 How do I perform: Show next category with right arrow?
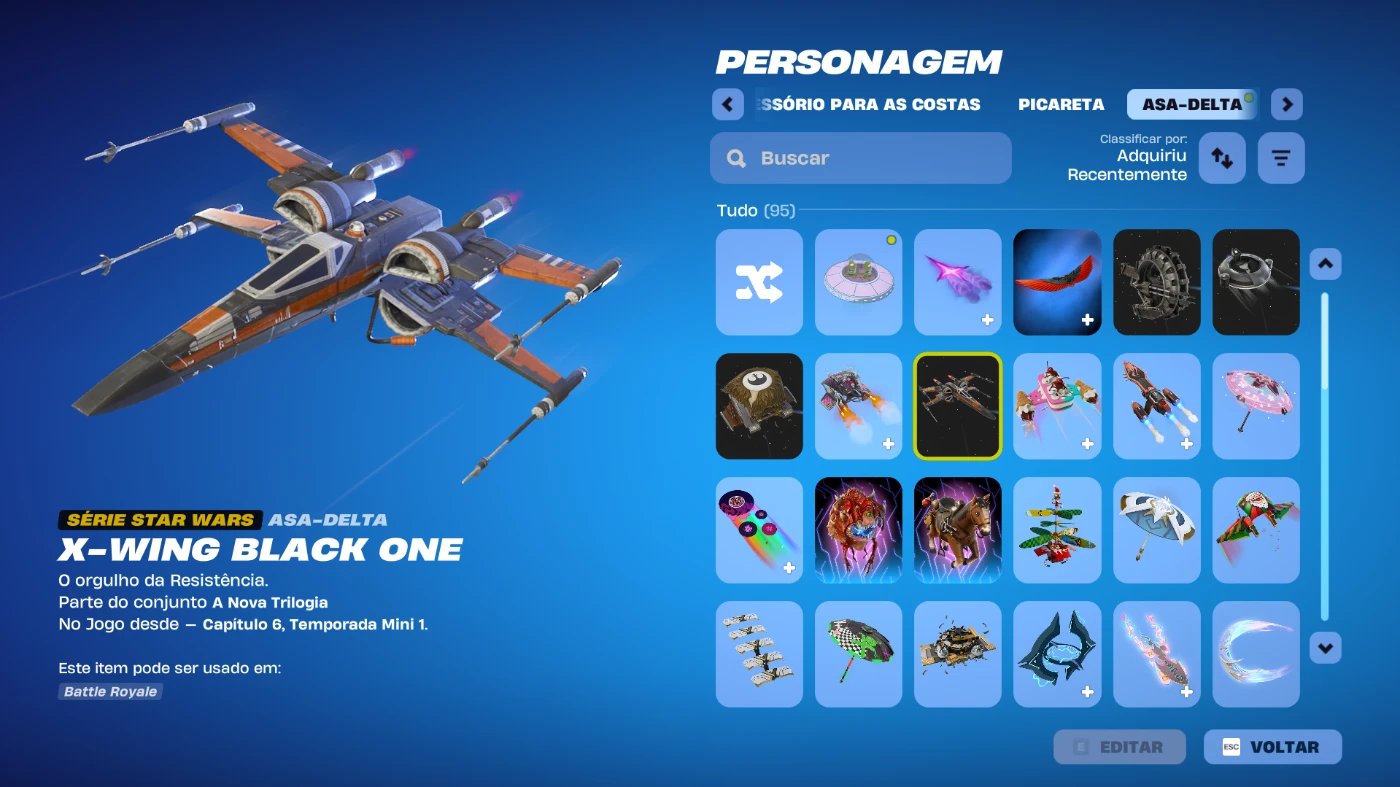point(1287,104)
